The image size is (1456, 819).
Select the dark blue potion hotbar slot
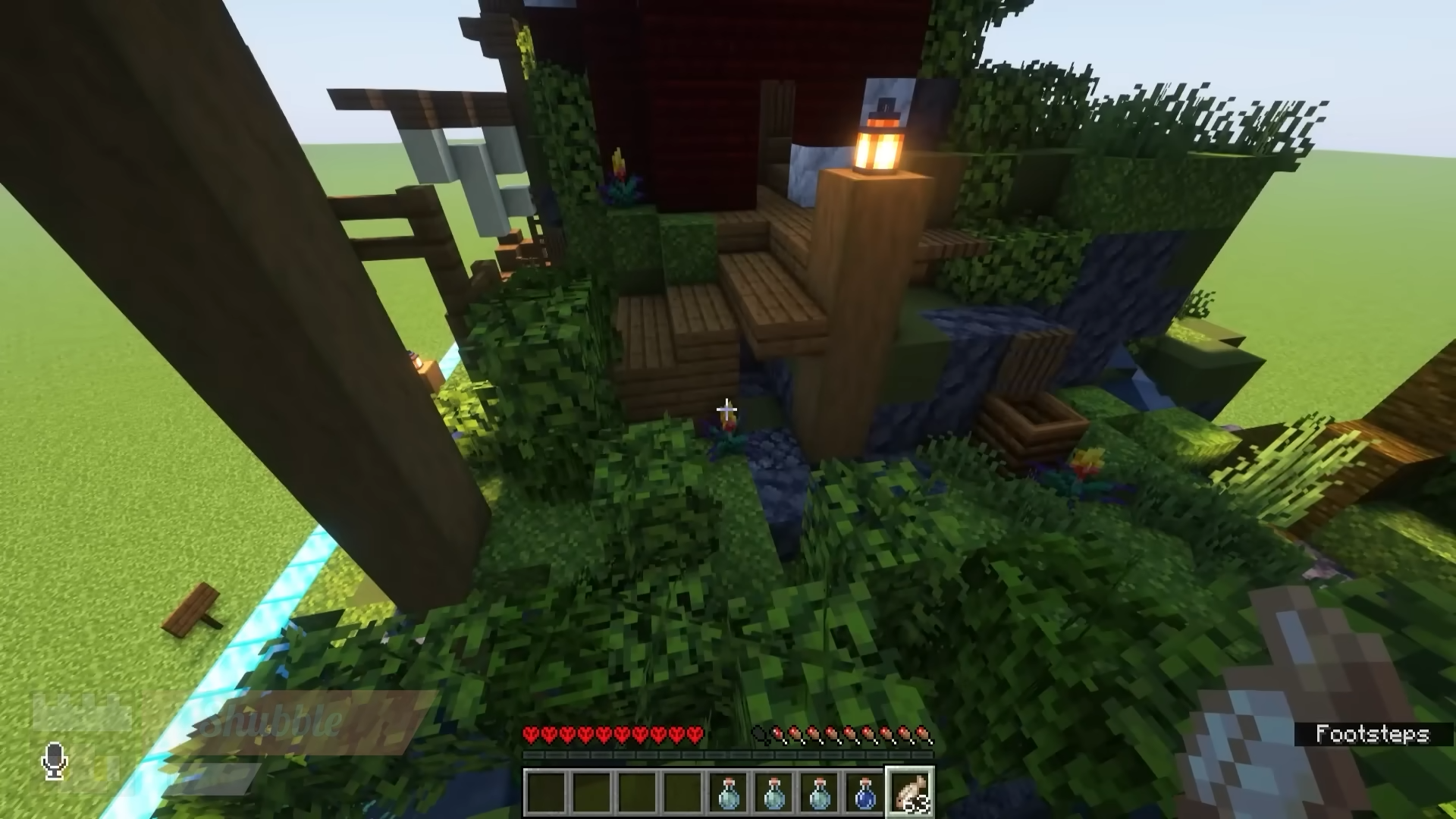[864, 792]
